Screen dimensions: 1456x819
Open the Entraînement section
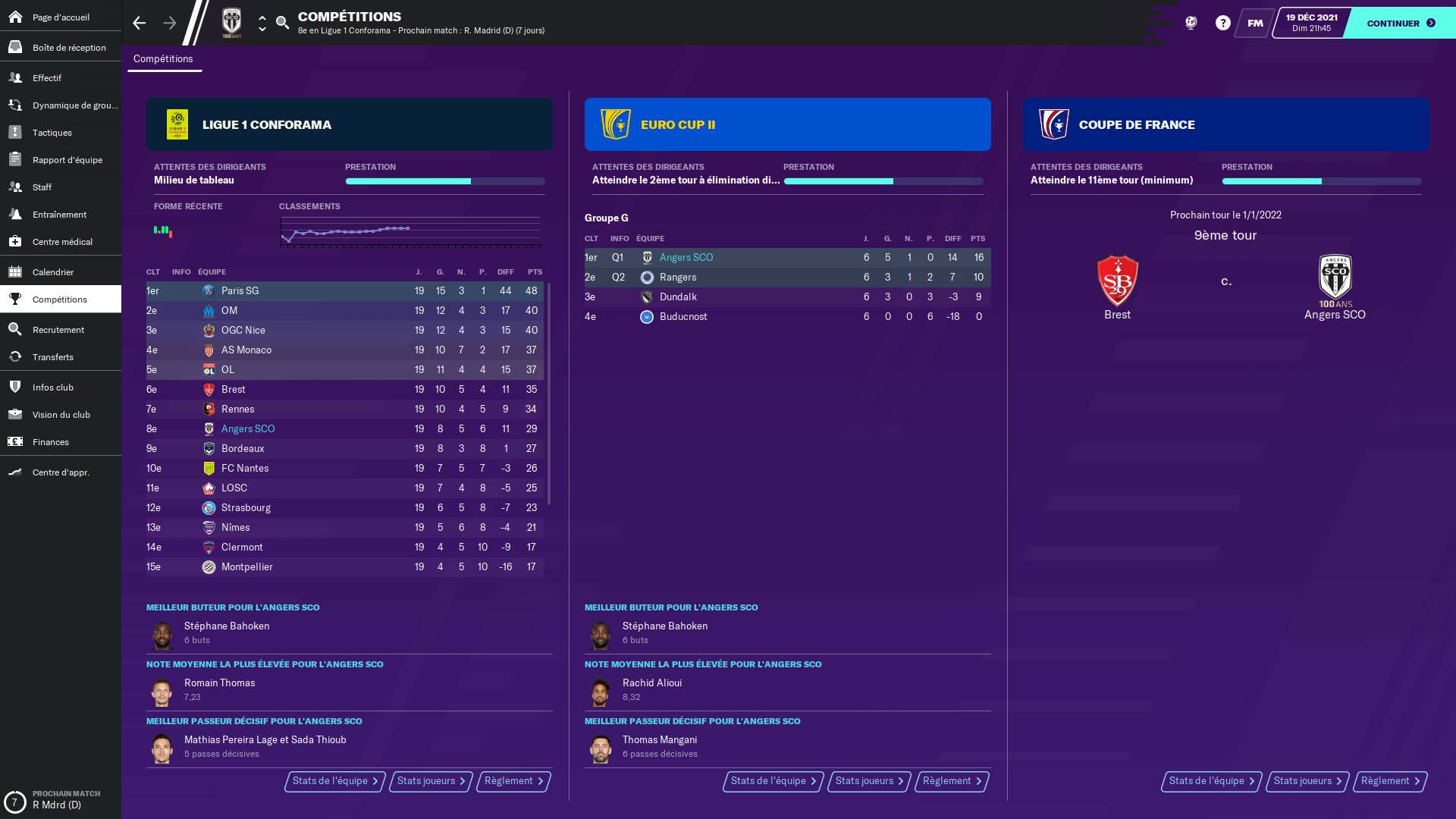click(x=59, y=215)
